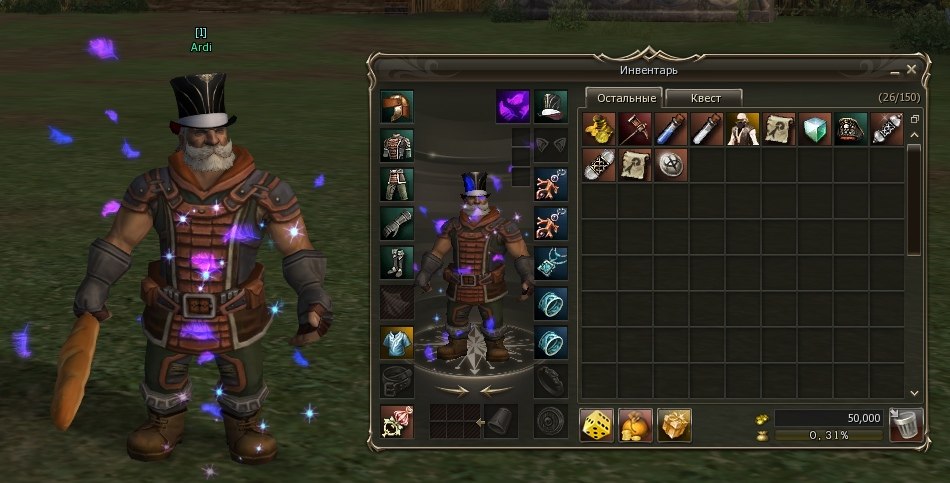Click the equipped gauntlets slot
This screenshot has width=950, height=483.
pos(397,223)
